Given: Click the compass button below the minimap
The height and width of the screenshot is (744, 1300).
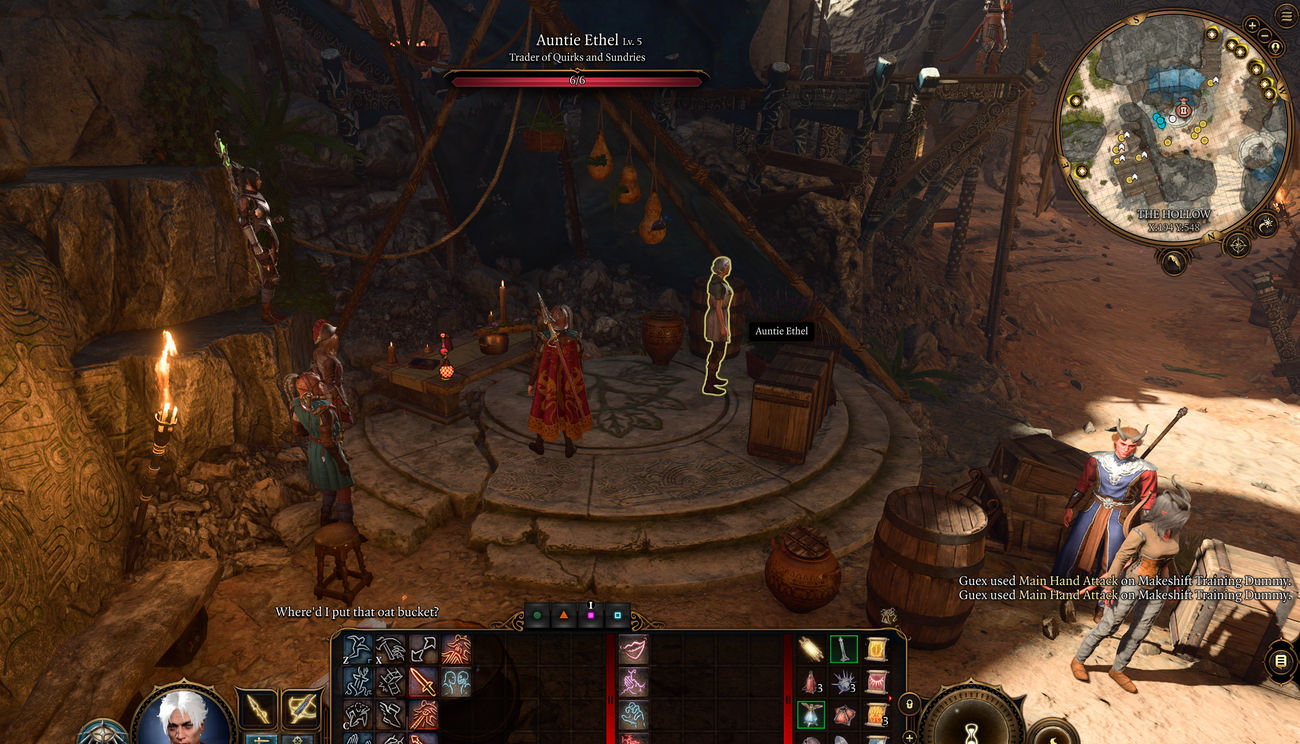Looking at the screenshot, I should tap(1238, 244).
